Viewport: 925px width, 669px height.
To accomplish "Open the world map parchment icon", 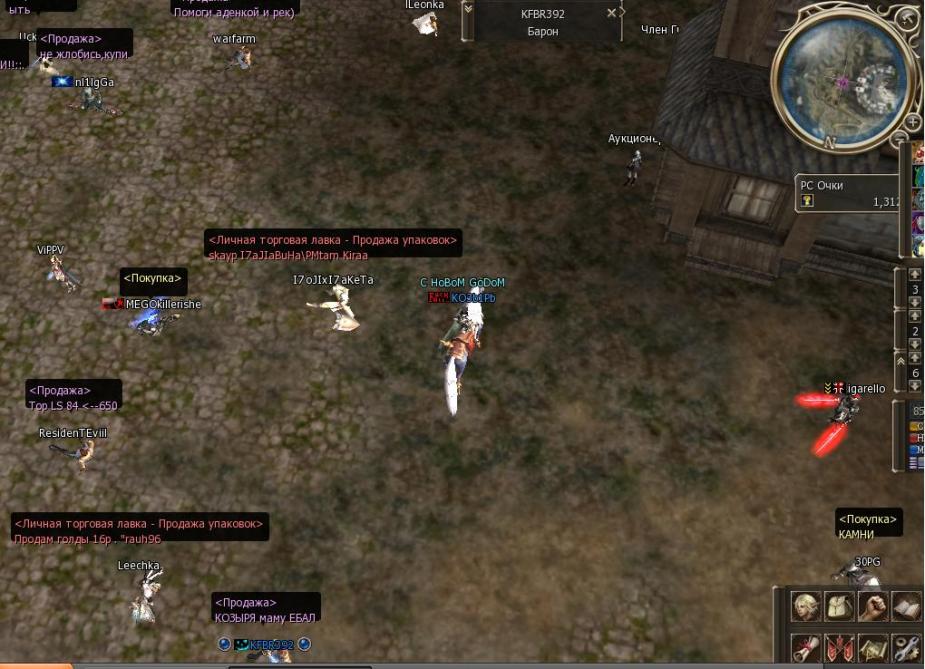I will coord(873,648).
